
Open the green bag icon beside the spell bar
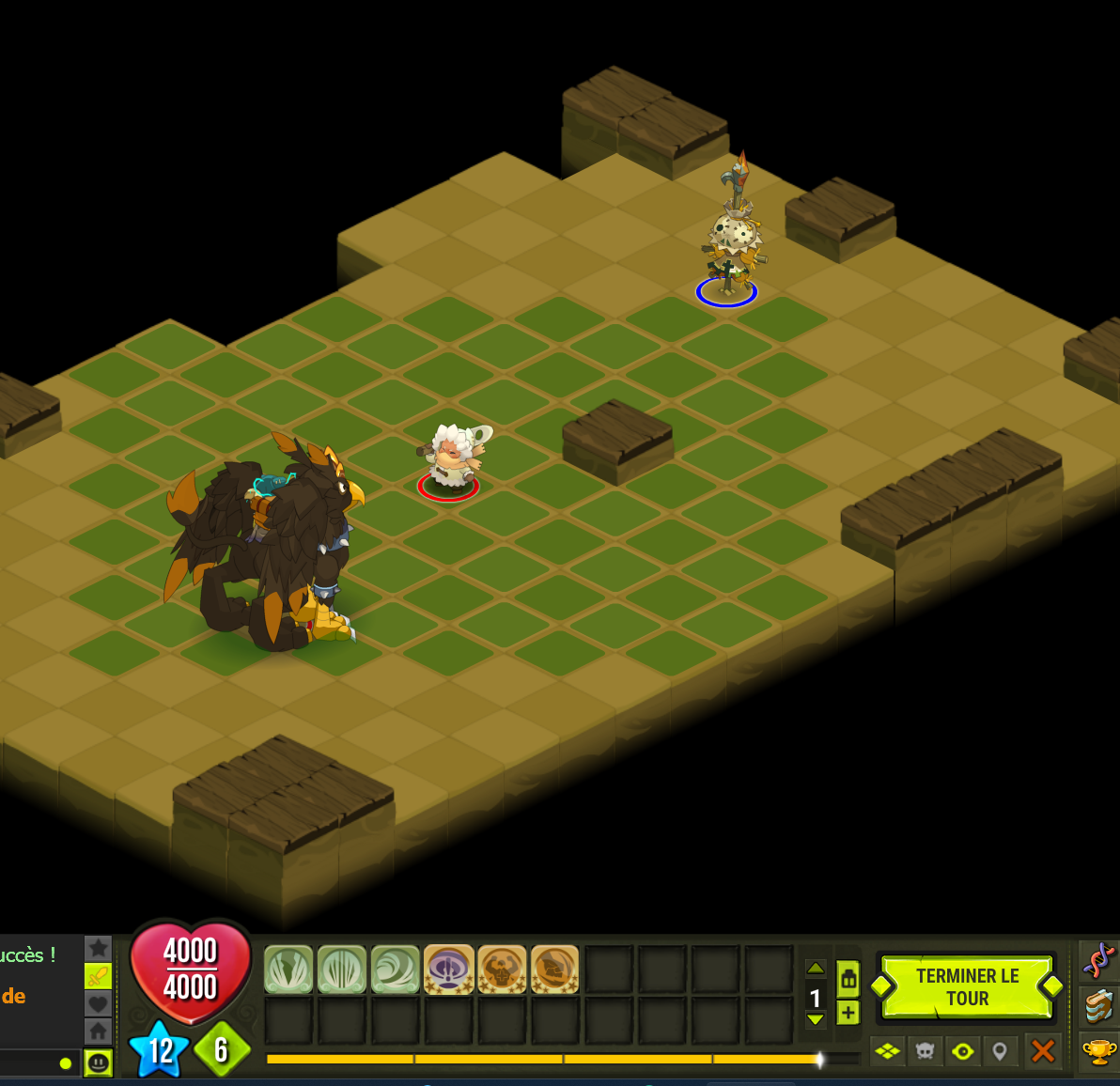848,979
